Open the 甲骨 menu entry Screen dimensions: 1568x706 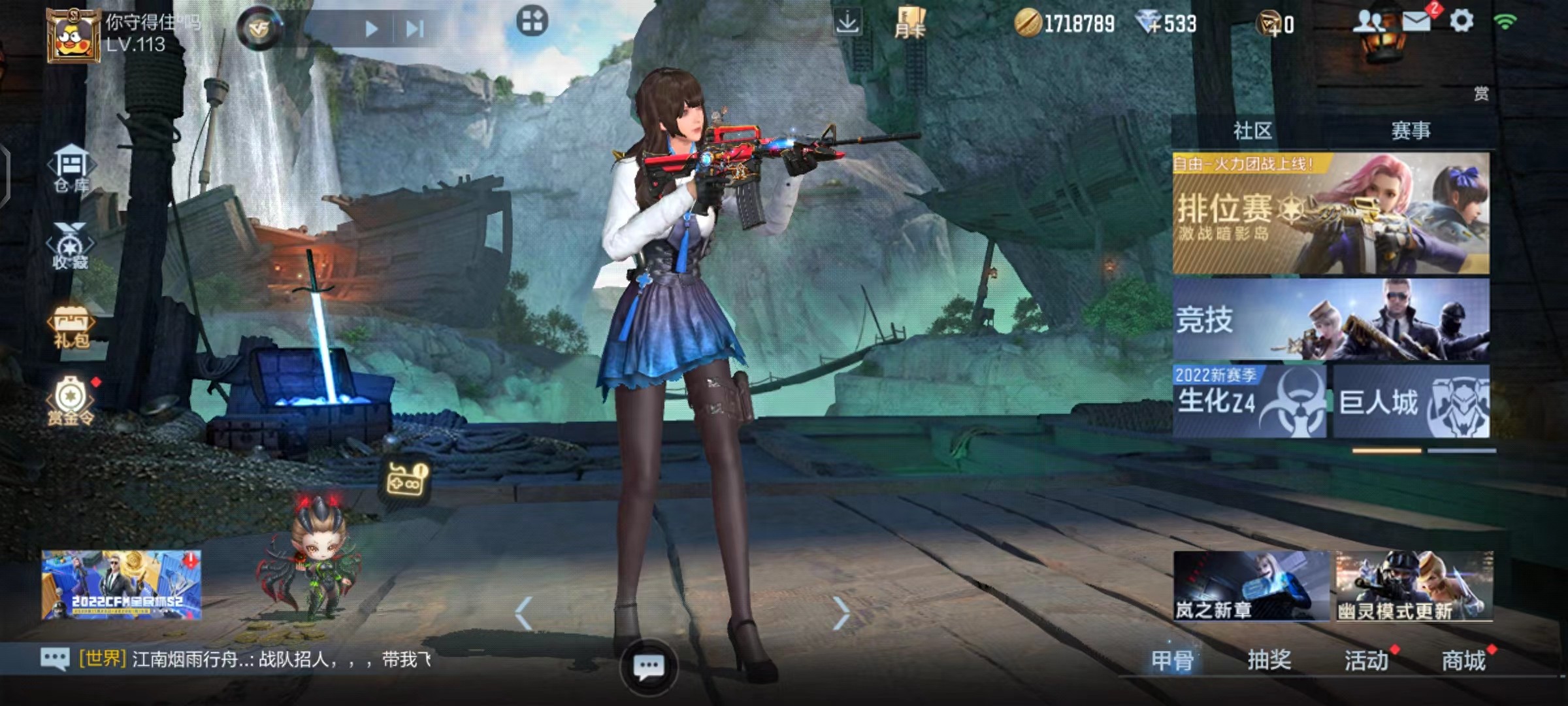tap(1172, 660)
